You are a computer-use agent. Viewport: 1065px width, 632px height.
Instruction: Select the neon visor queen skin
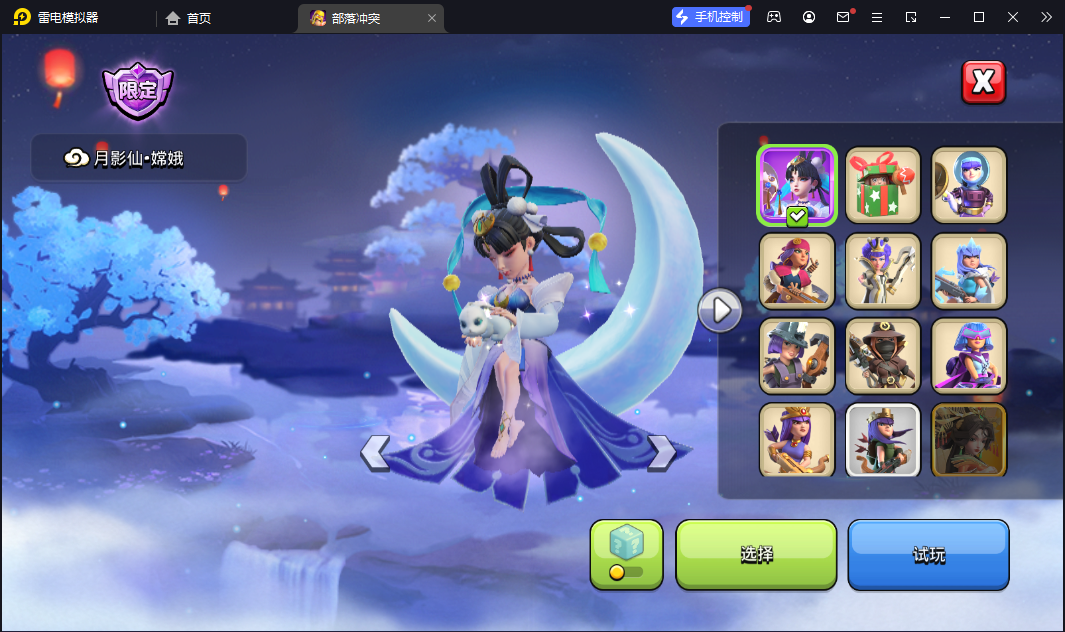click(968, 355)
